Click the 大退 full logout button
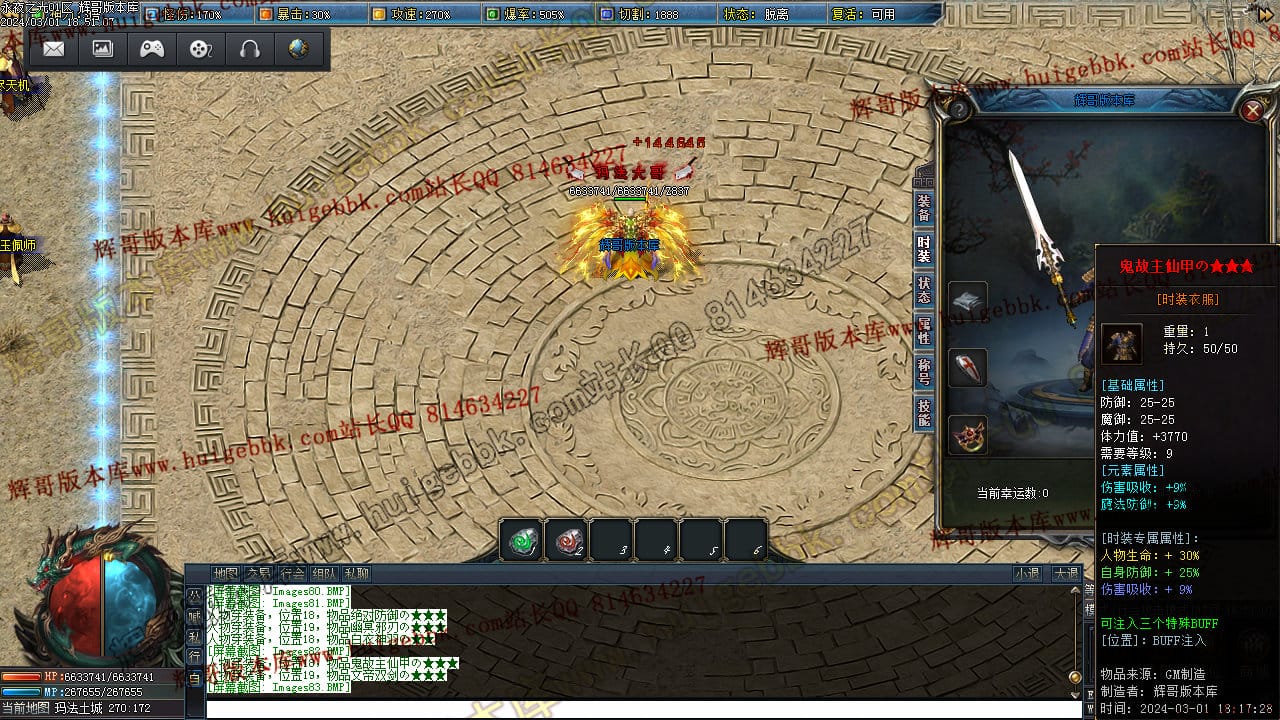 (x=1065, y=574)
